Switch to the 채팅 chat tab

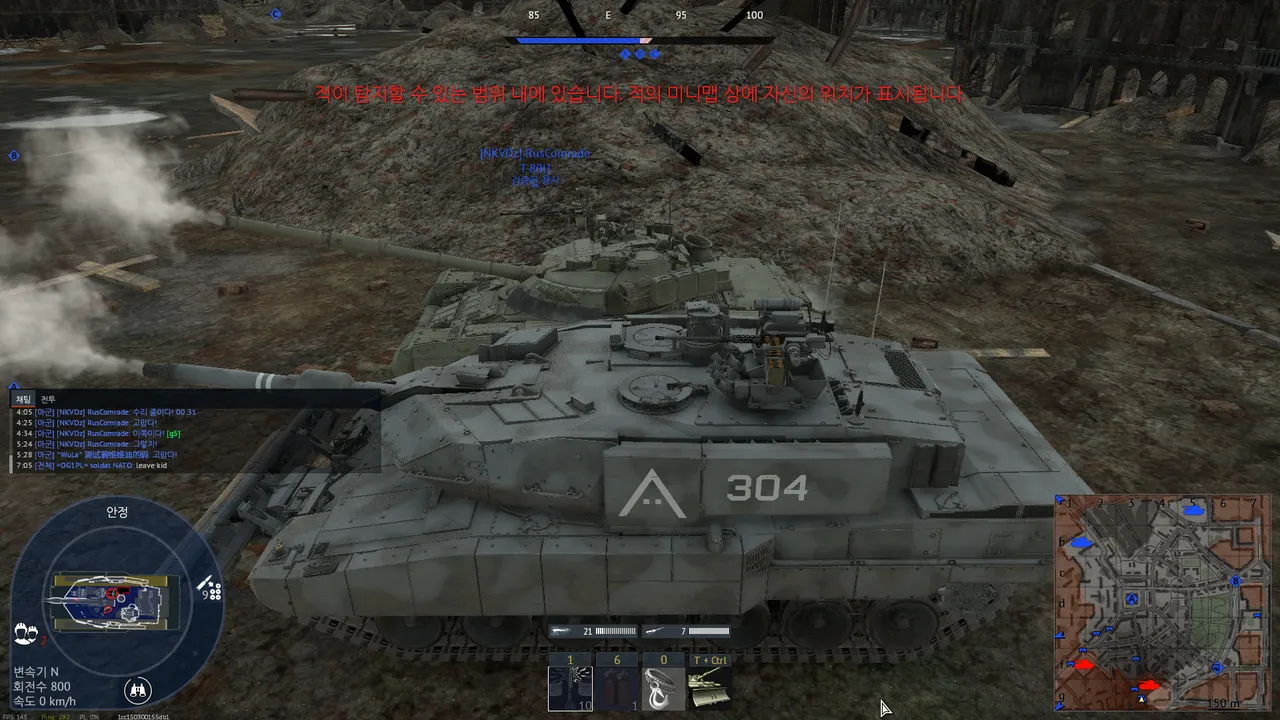coord(23,399)
